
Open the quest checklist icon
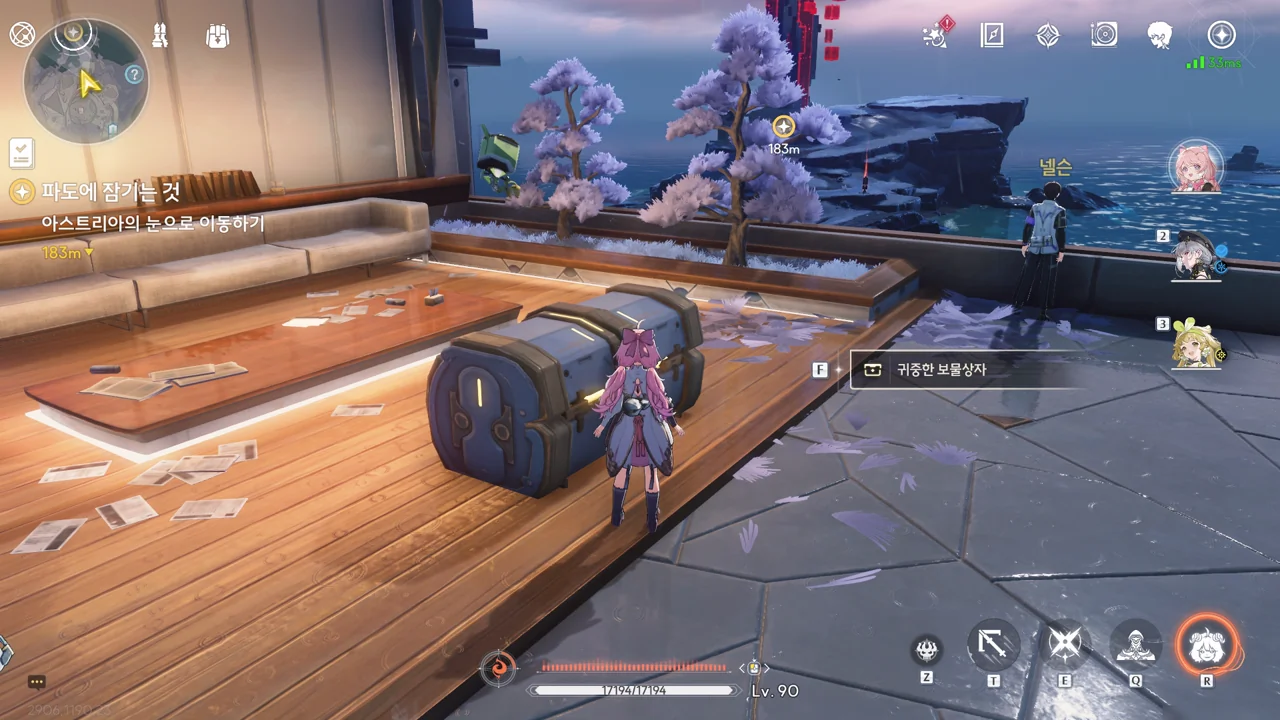(21, 153)
